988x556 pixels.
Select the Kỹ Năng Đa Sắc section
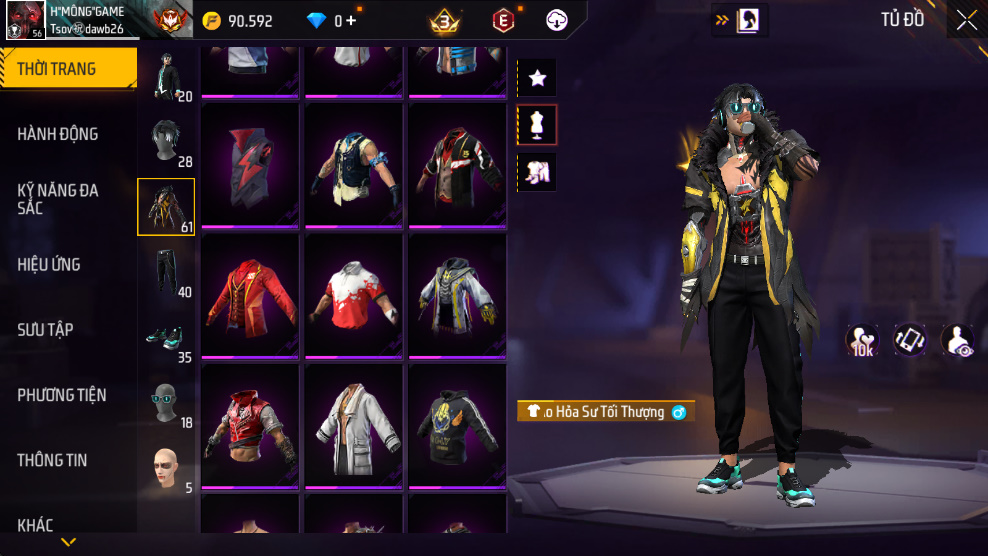click(x=58, y=199)
